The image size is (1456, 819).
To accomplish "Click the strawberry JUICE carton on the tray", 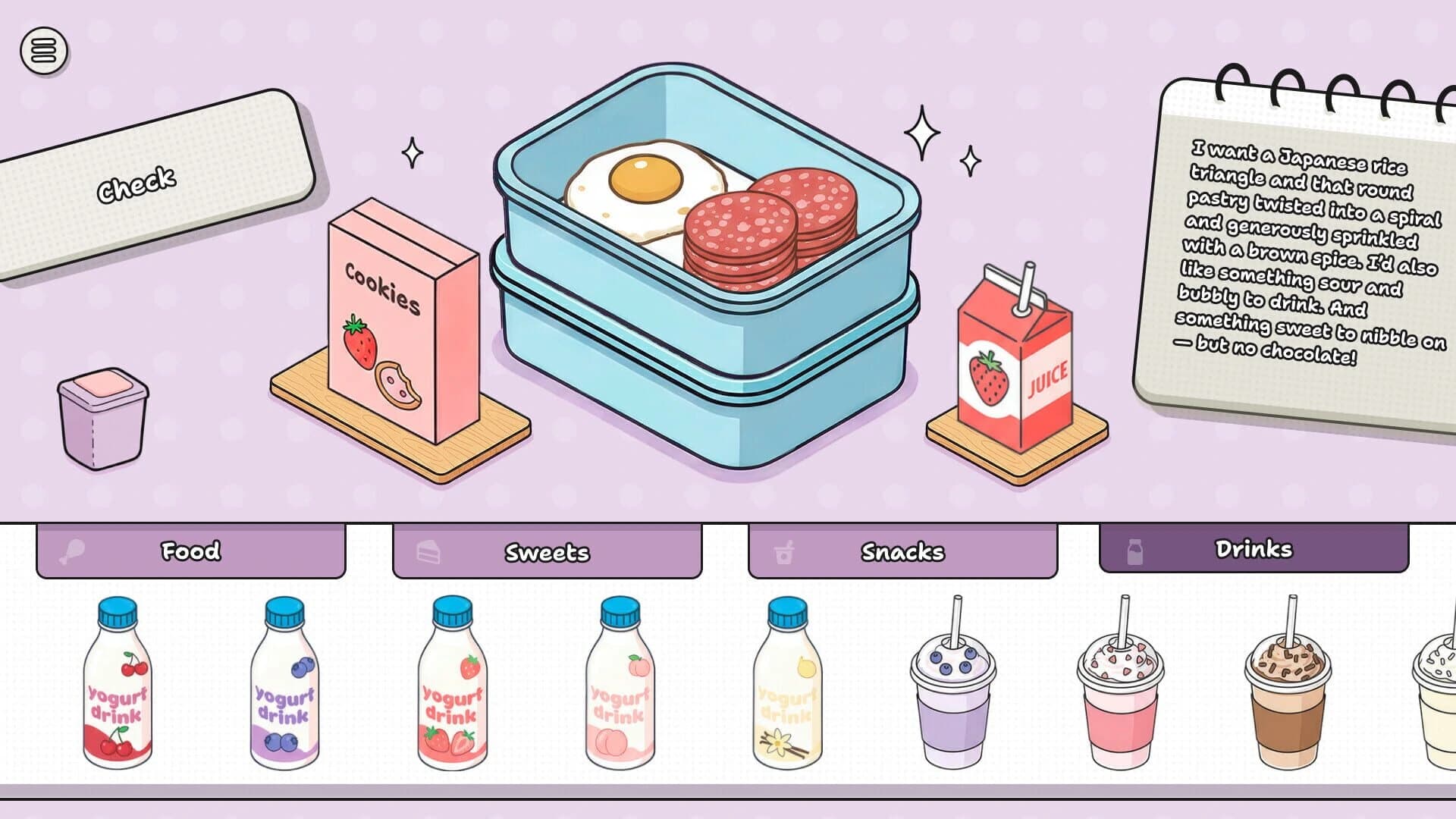I will [x=1016, y=356].
